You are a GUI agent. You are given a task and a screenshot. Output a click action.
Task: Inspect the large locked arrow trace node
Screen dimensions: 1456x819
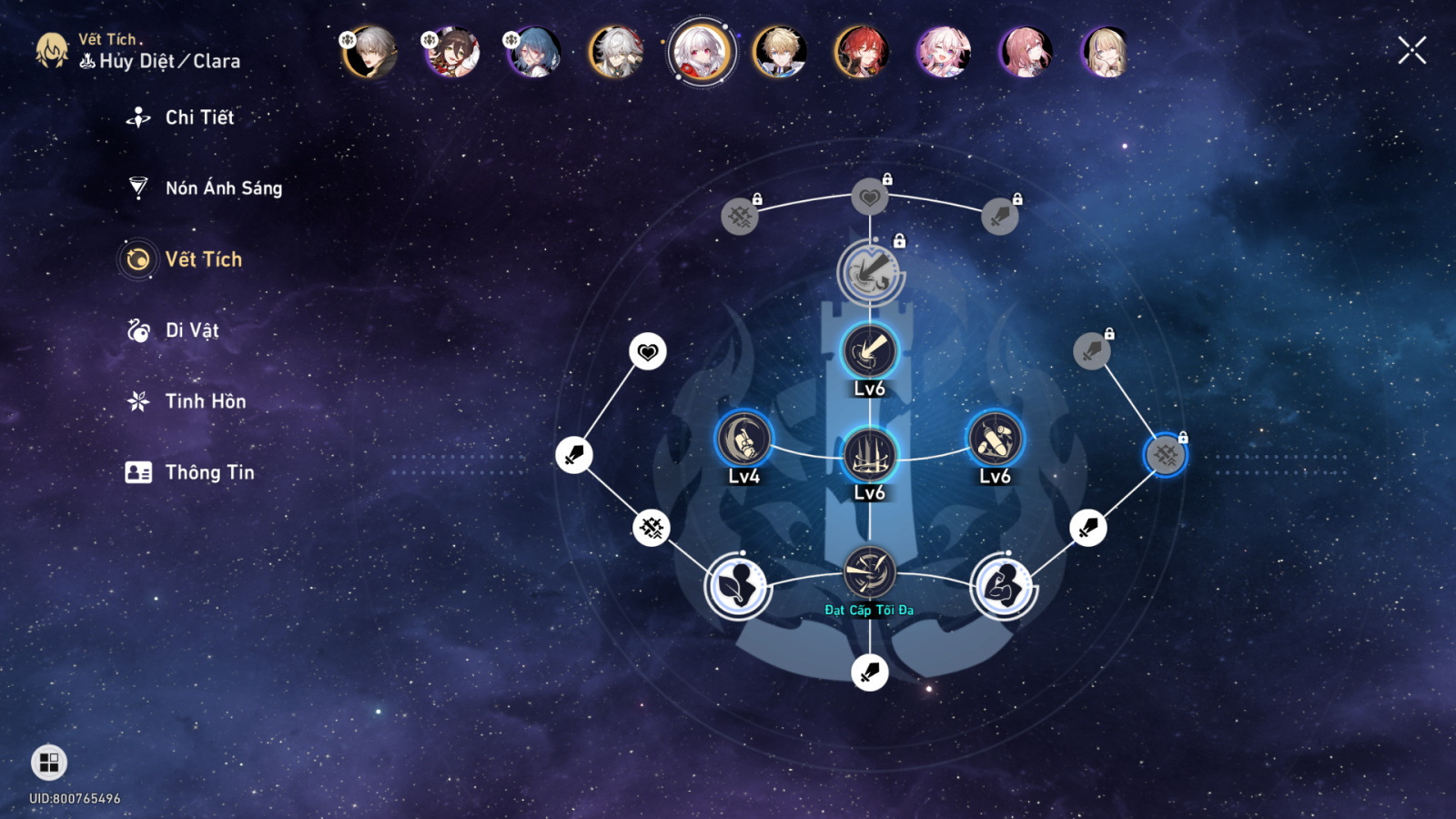(870, 272)
